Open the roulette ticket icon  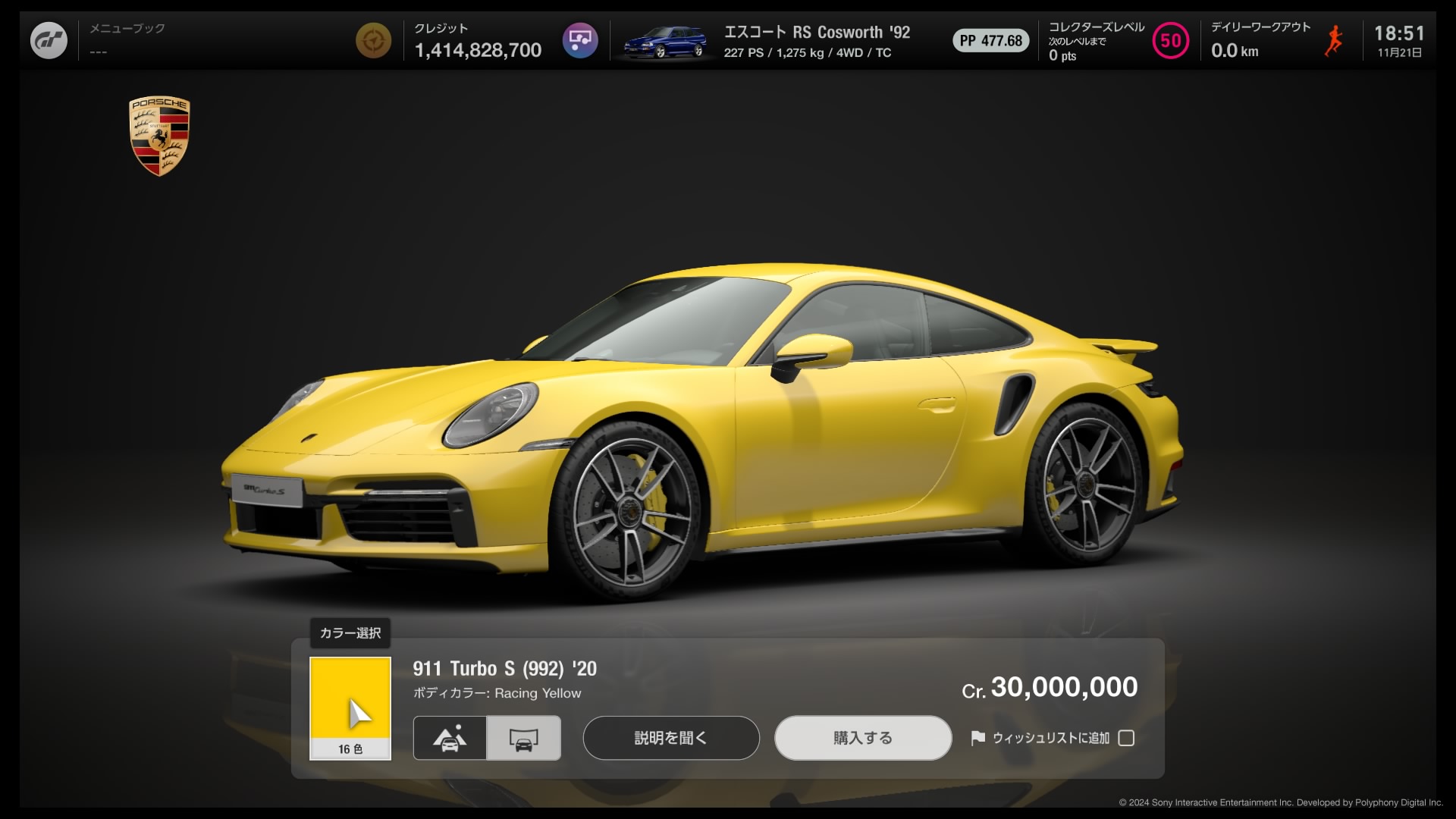581,40
